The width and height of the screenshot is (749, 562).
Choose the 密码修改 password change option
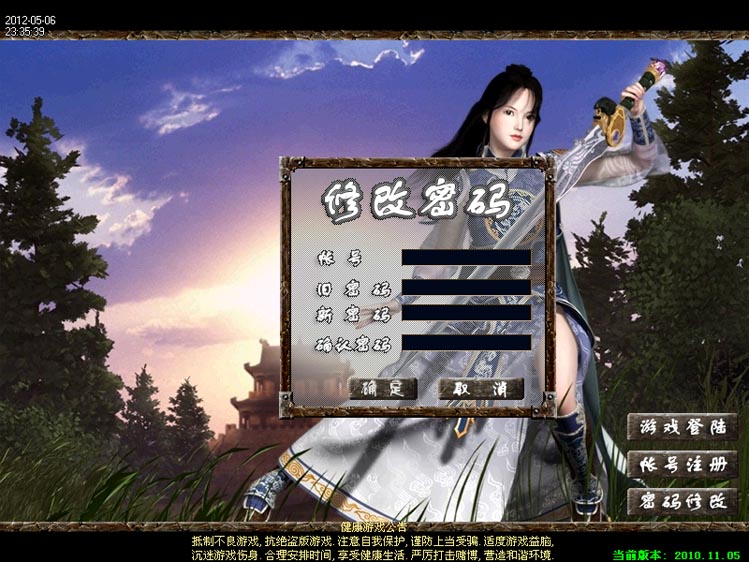pyautogui.click(x=682, y=501)
